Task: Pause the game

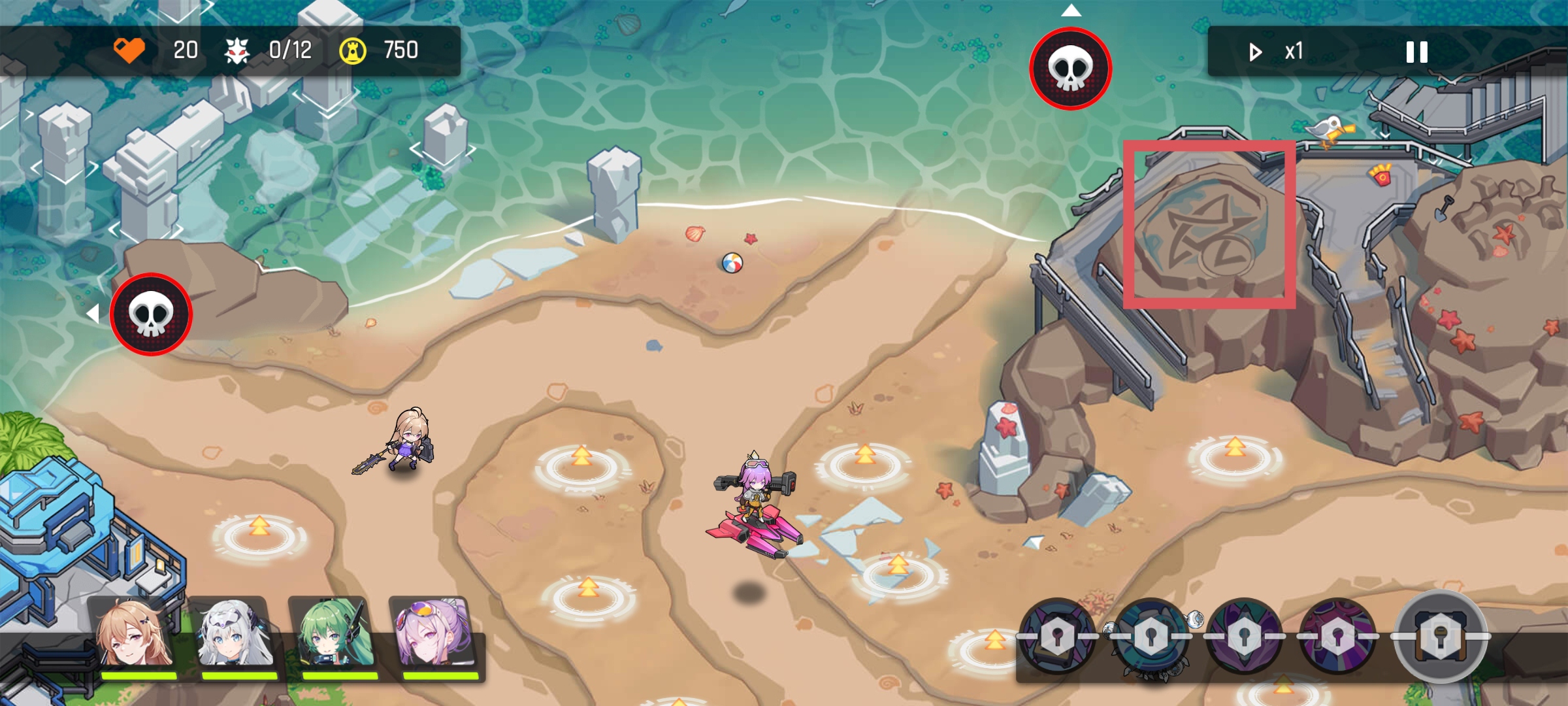Action: (x=1416, y=52)
